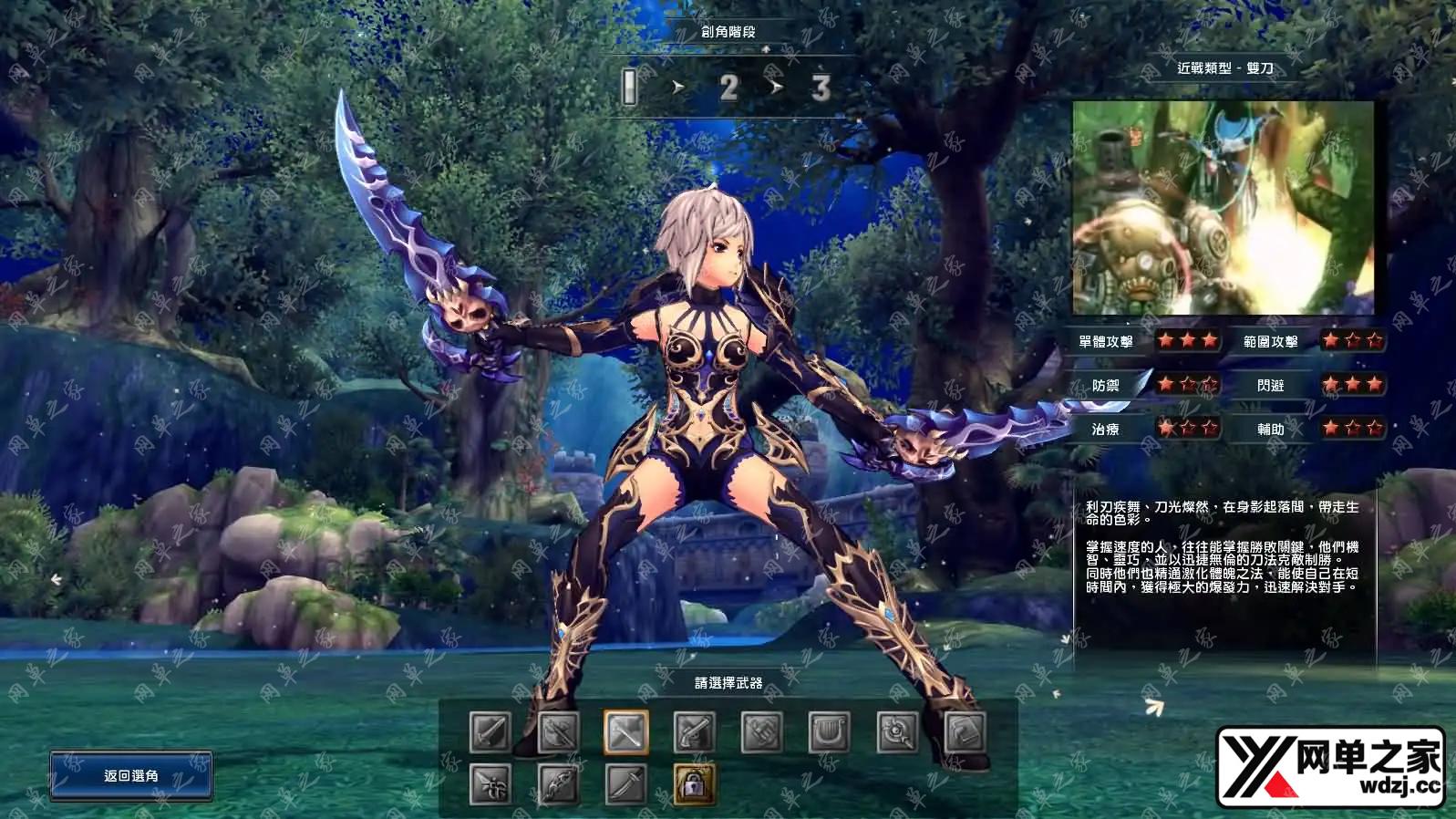Jump to creation stage 3

(821, 88)
